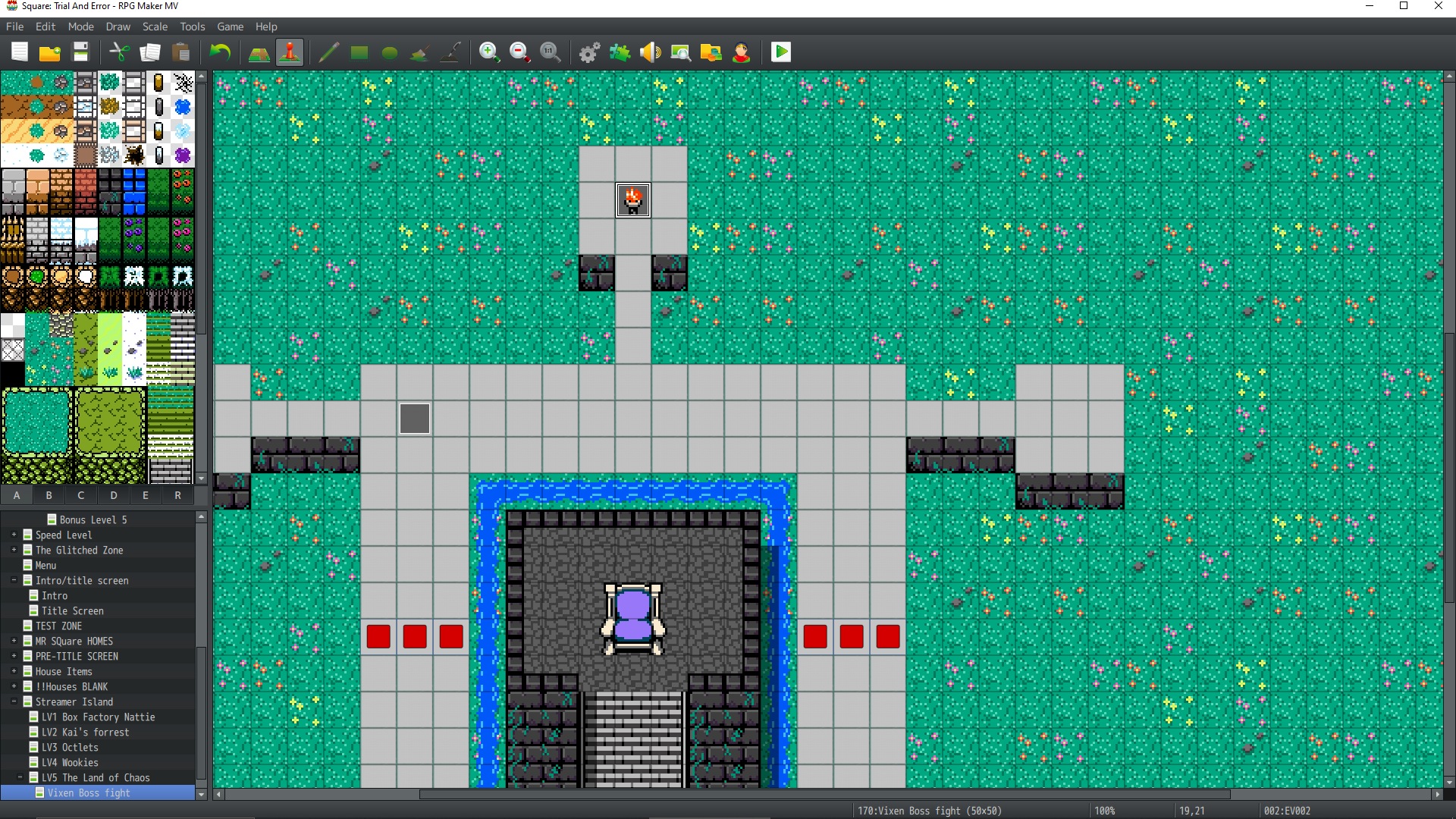Switch to Event editing mode

pyautogui.click(x=290, y=52)
